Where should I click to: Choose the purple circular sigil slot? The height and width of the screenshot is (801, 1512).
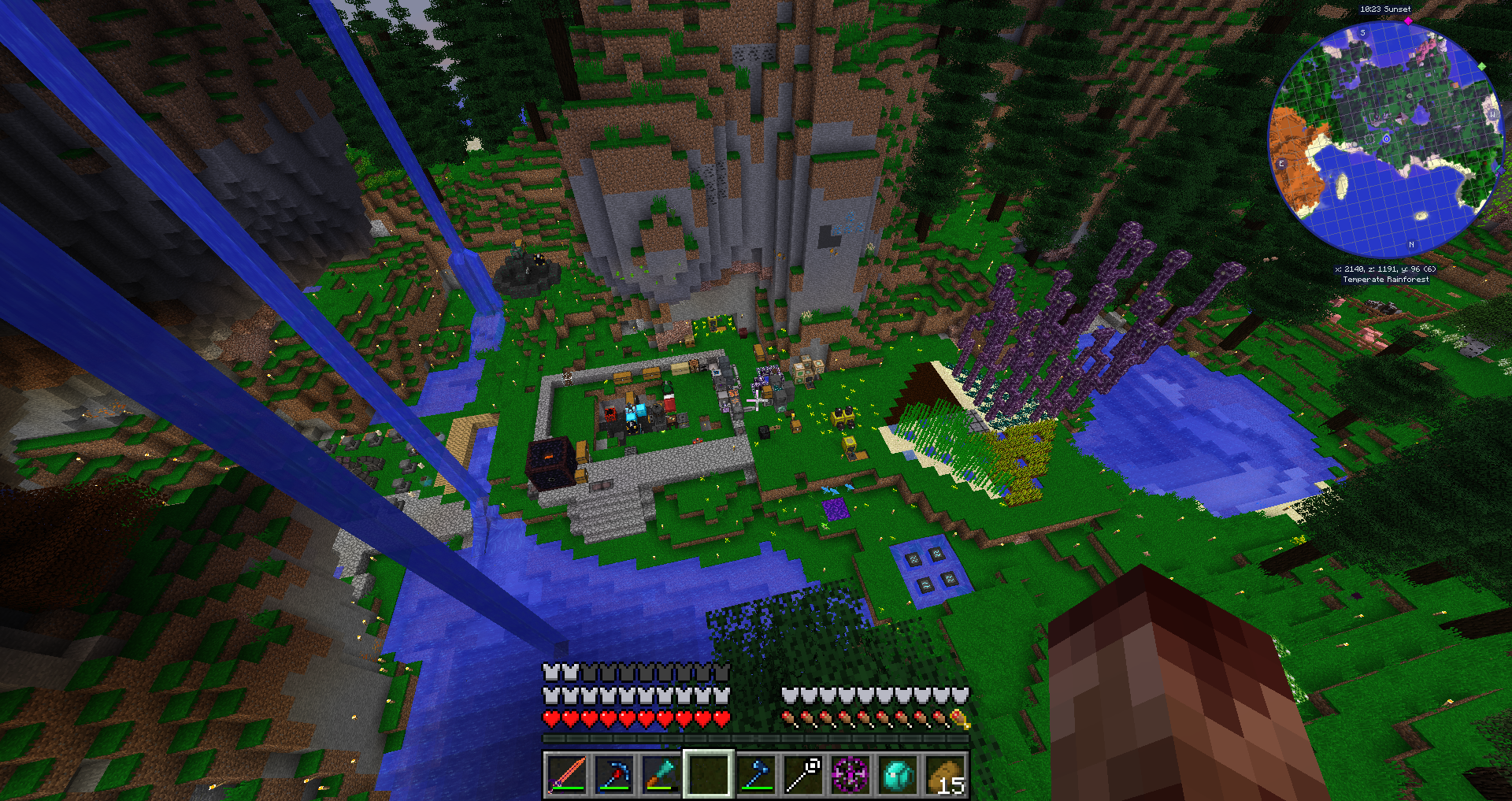tap(851, 774)
